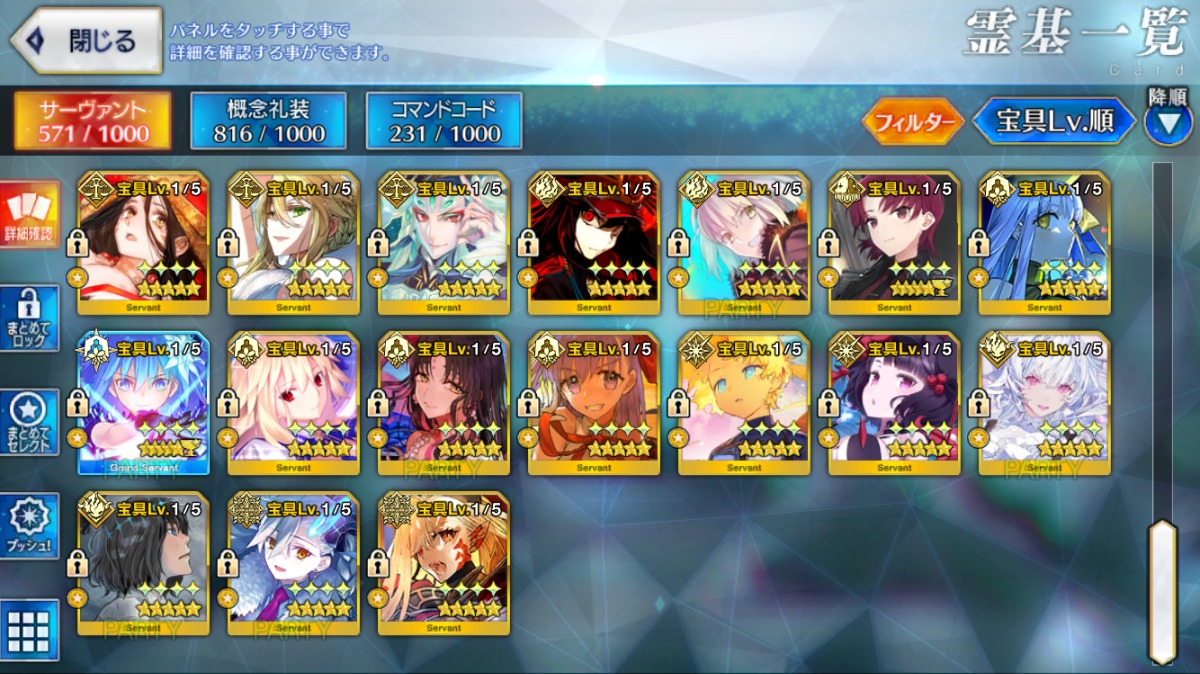Click the list scrollbar handle
Image resolution: width=1200 pixels, height=674 pixels.
1161,590
